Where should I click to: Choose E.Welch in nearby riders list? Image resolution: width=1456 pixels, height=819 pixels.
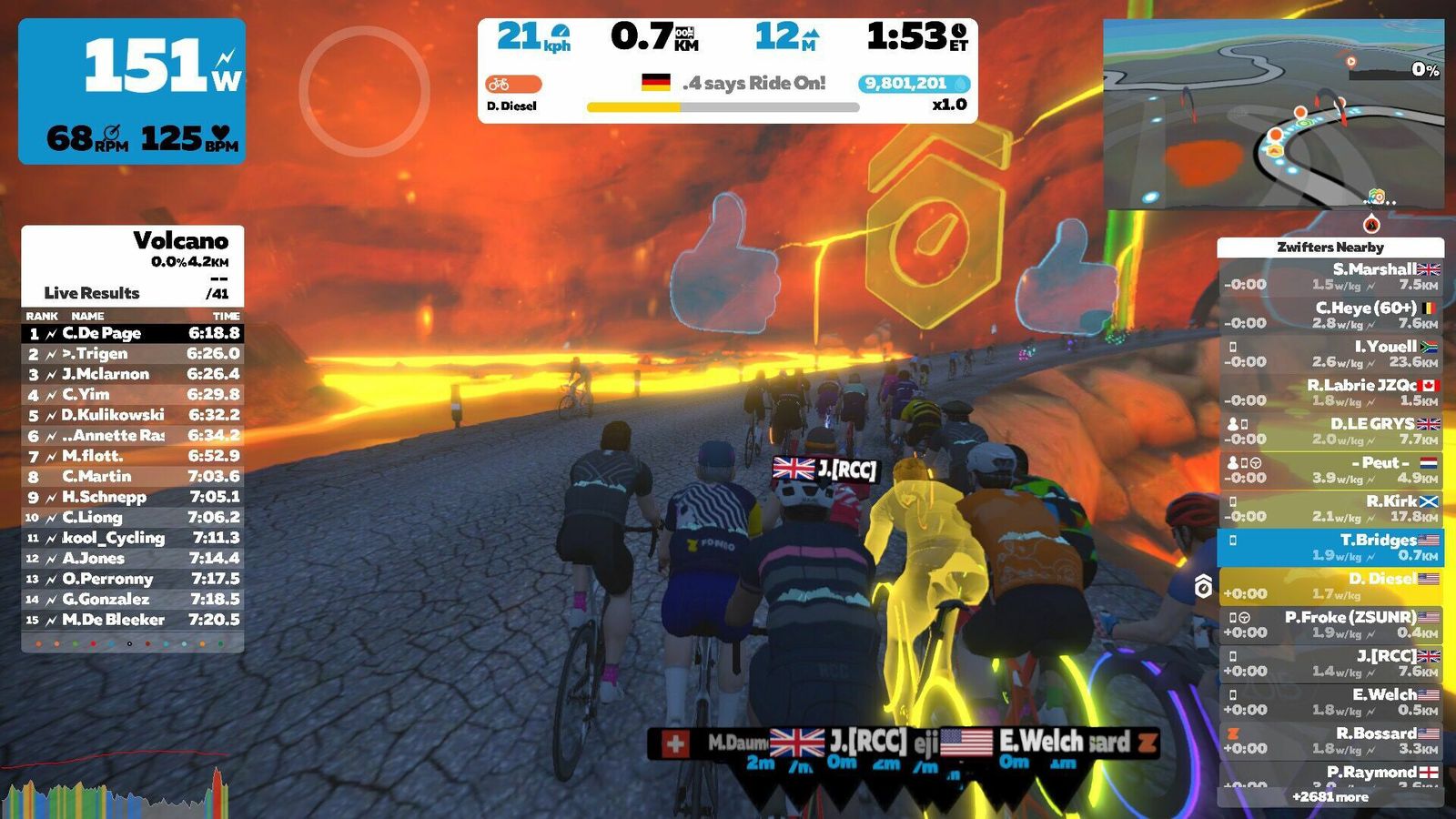pos(1330,702)
